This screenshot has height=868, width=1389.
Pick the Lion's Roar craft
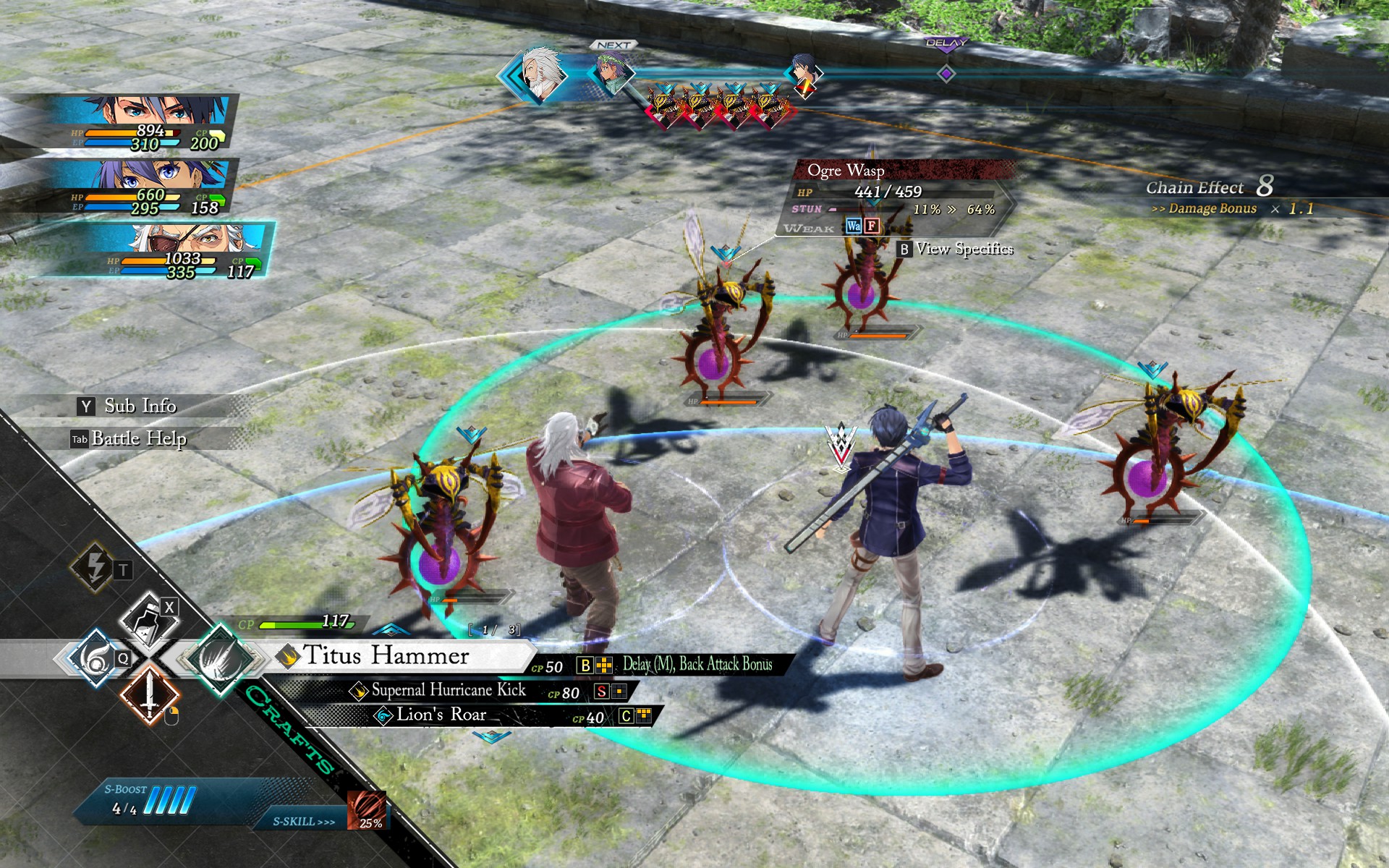441,715
